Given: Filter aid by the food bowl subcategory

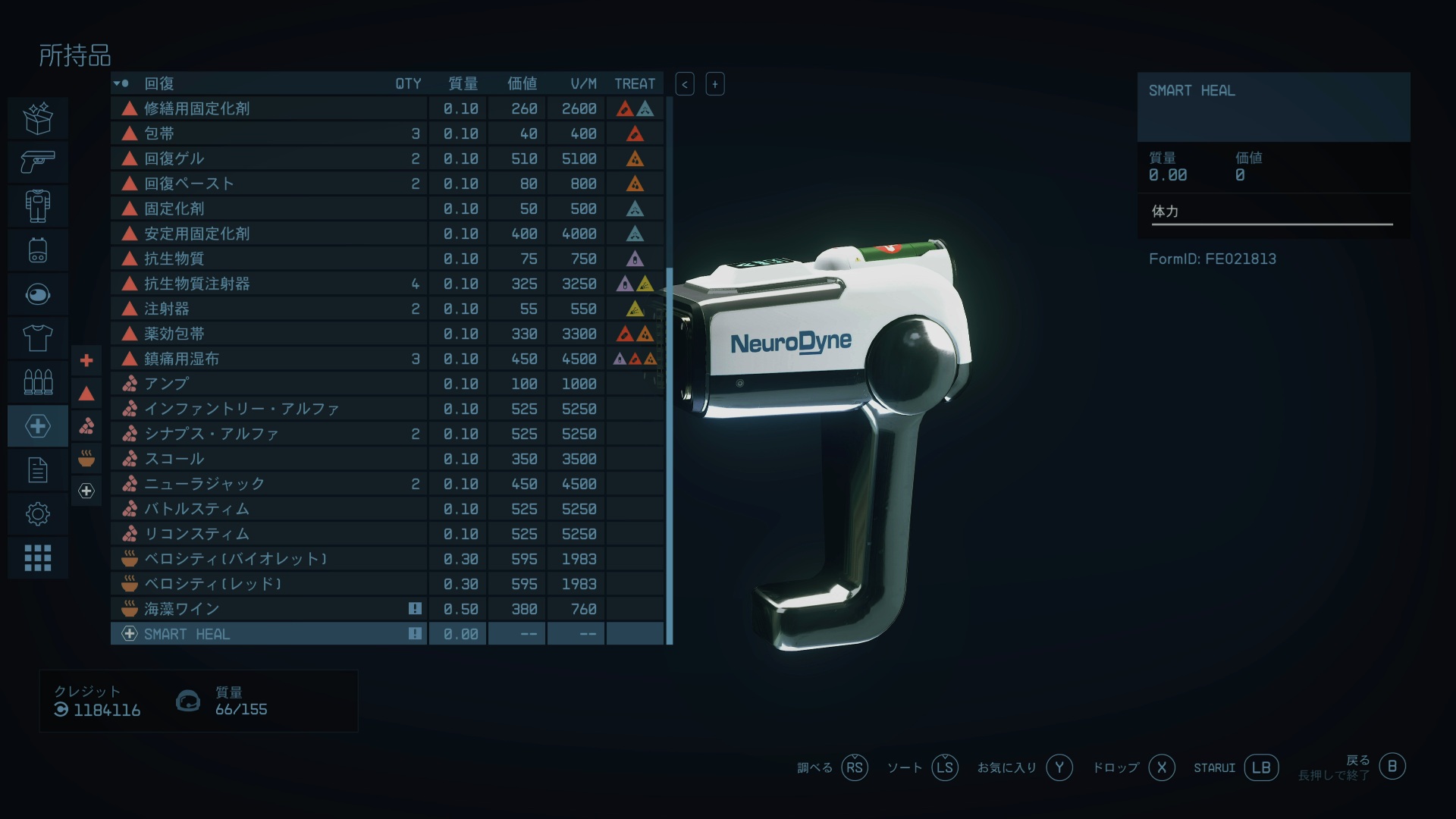Looking at the screenshot, I should [86, 458].
